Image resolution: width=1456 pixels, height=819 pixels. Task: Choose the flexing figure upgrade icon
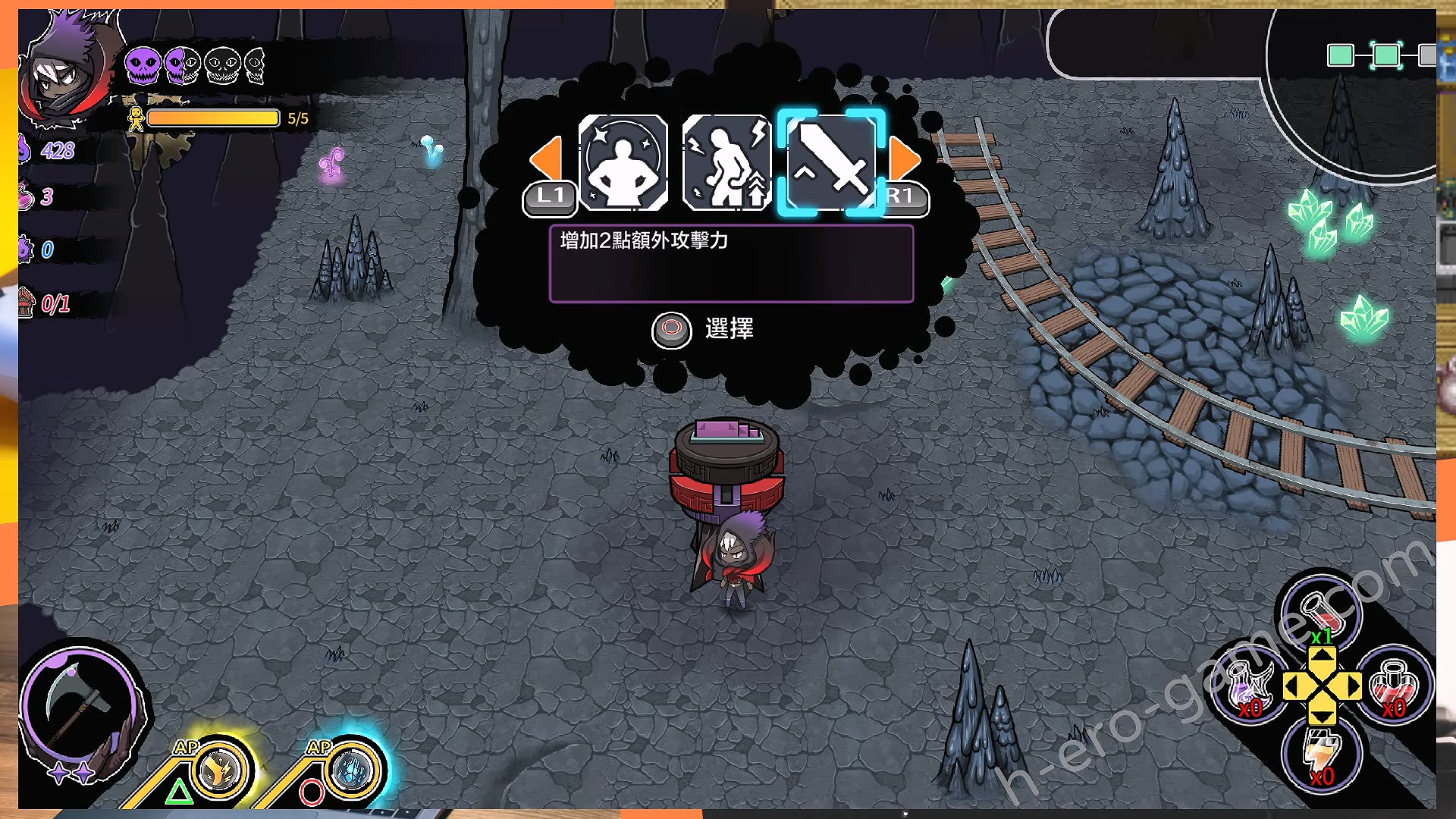click(x=623, y=162)
